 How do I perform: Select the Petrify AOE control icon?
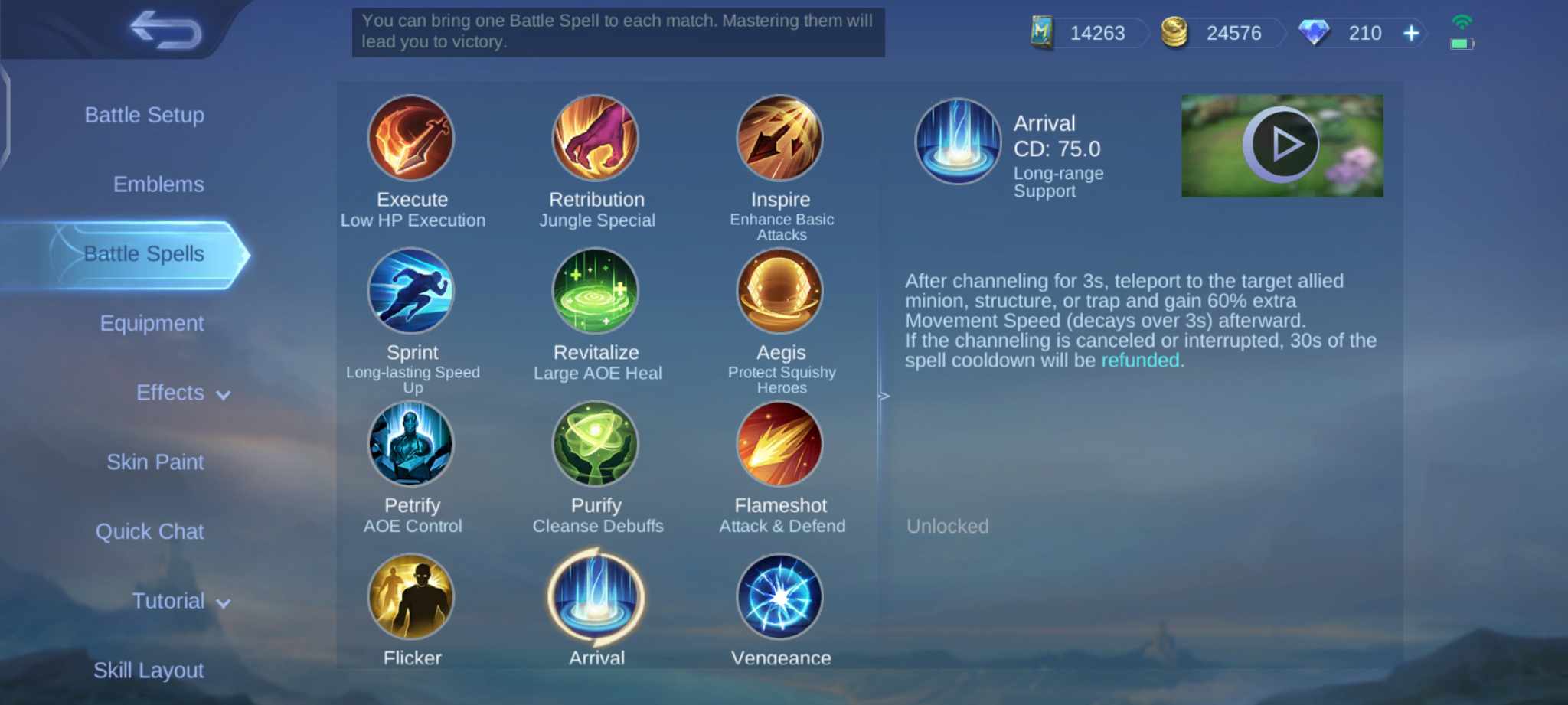412,445
